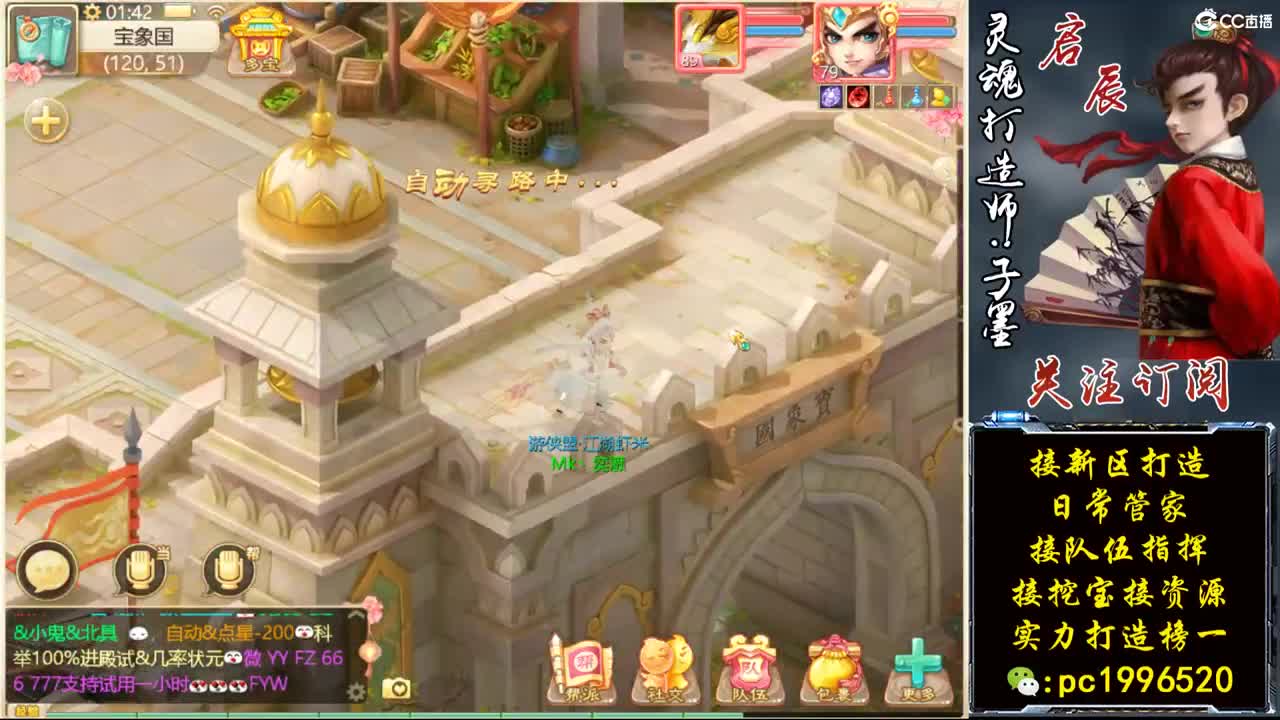Screen dimensions: 1280x720
Task: Toggle the chat settings gear
Action: 355,692
